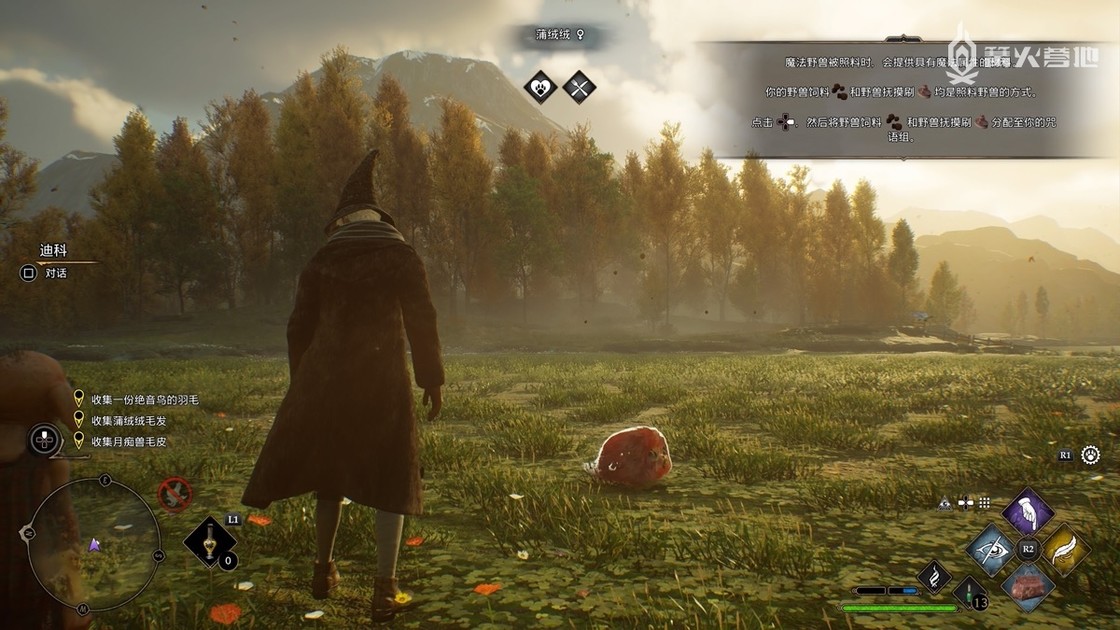Screen dimensions: 1120x630
Task: Activate the Disillusionment crossed-eye spell
Action: point(991,549)
